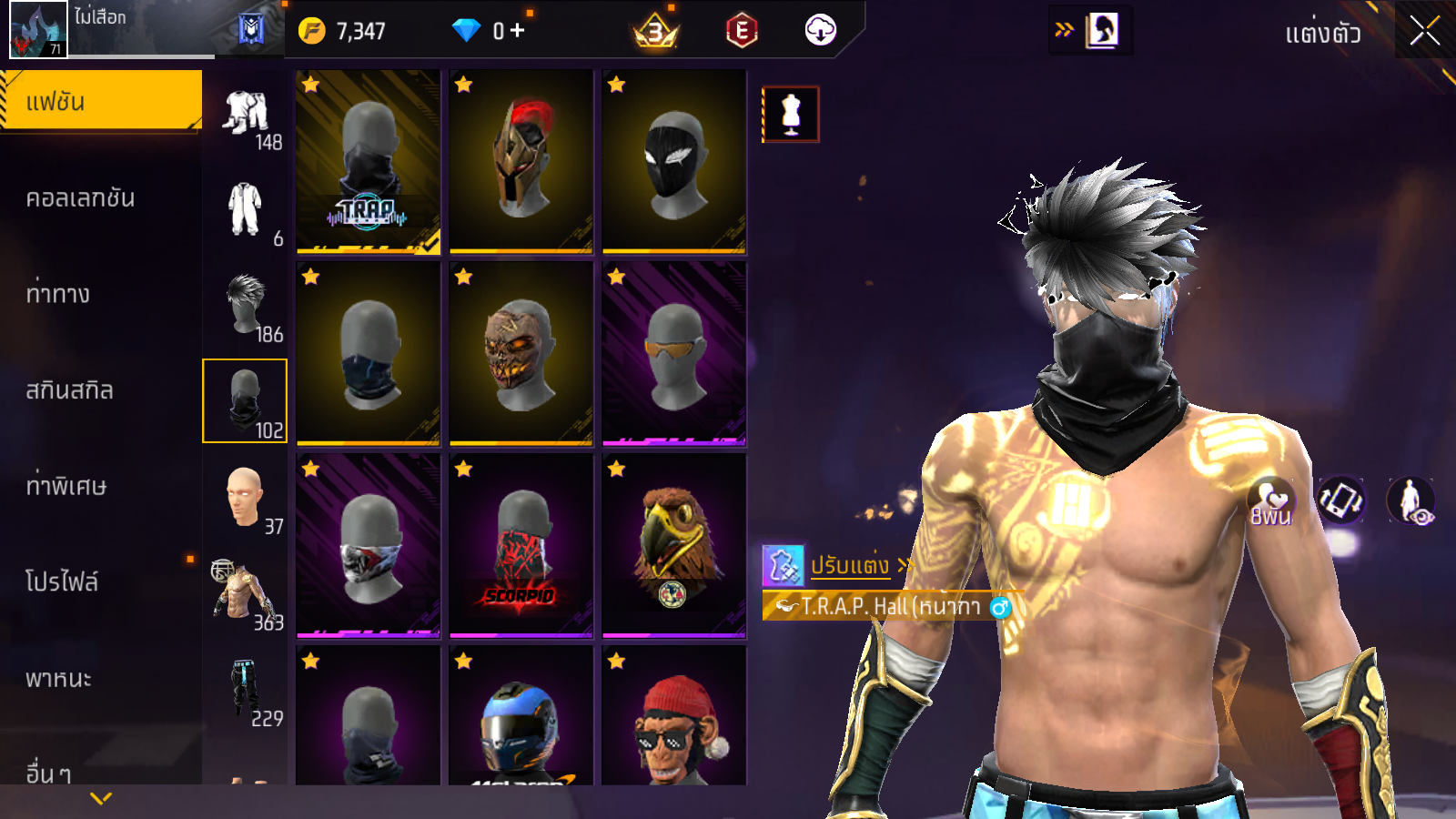Image resolution: width=1456 pixels, height=819 pixels.
Task: Open the ท่าทาง emotes tab
Action: (x=58, y=294)
